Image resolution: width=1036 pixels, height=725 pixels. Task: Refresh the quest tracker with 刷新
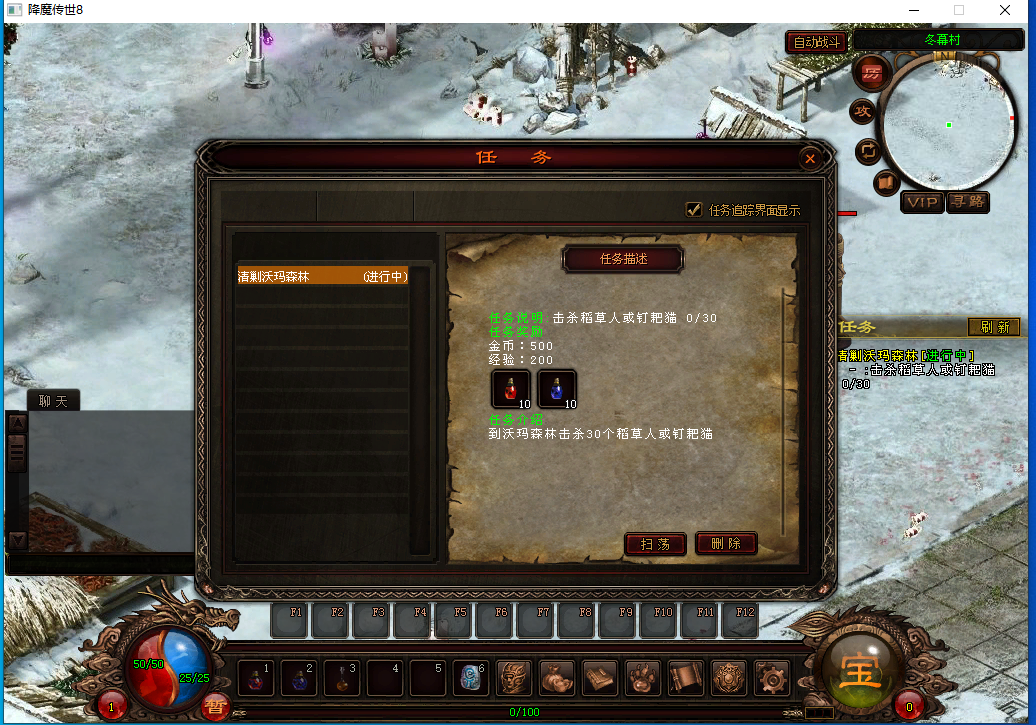[x=994, y=327]
